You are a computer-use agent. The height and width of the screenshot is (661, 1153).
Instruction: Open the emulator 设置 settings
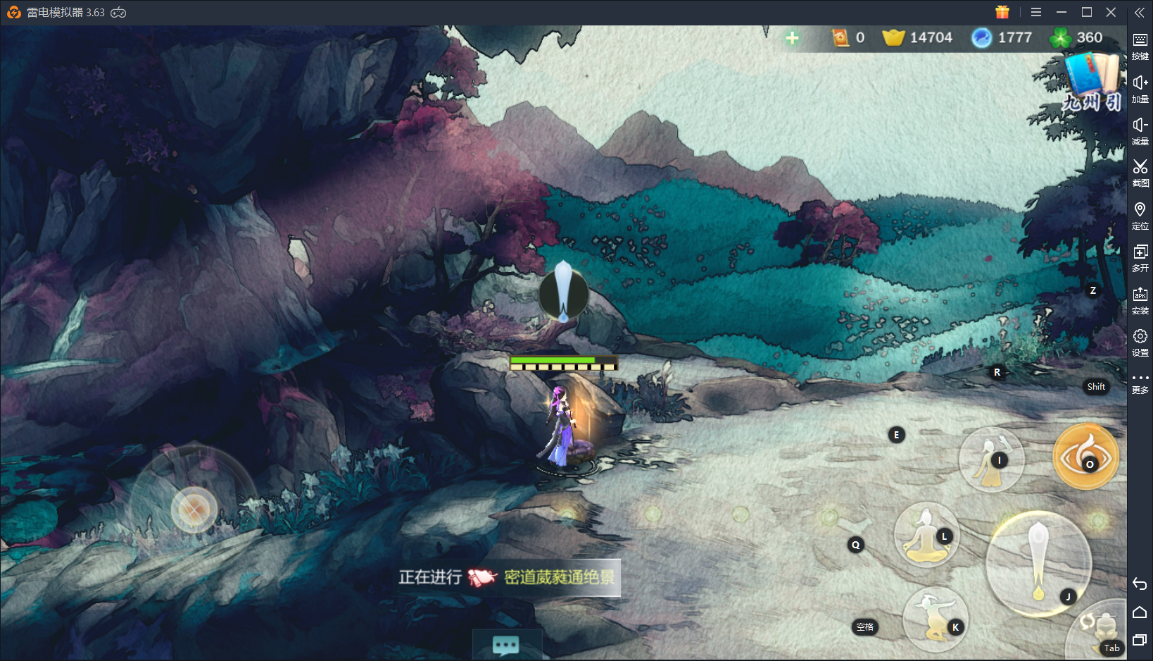pos(1140,342)
